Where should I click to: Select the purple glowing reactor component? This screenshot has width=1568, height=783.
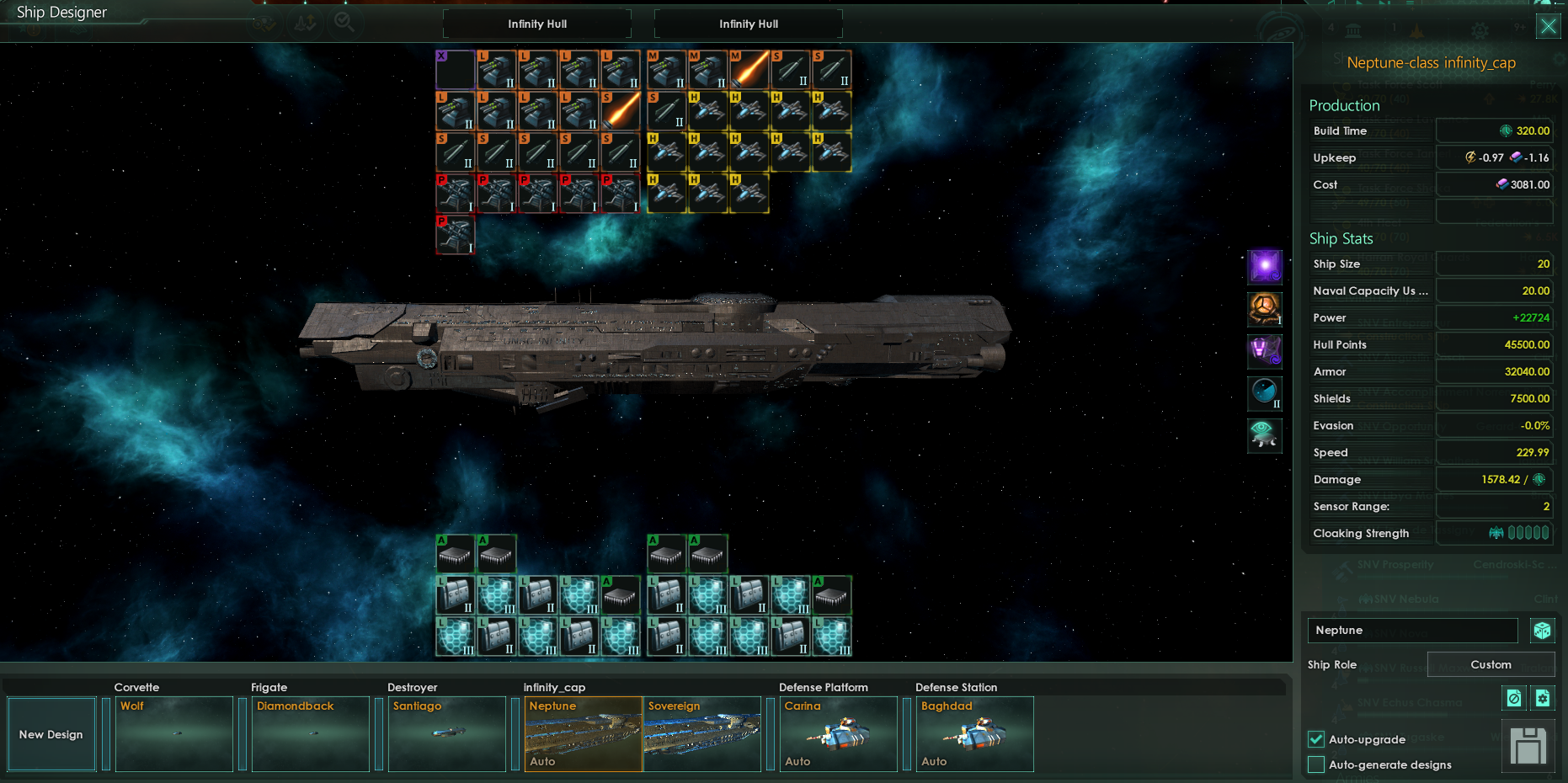1264,266
